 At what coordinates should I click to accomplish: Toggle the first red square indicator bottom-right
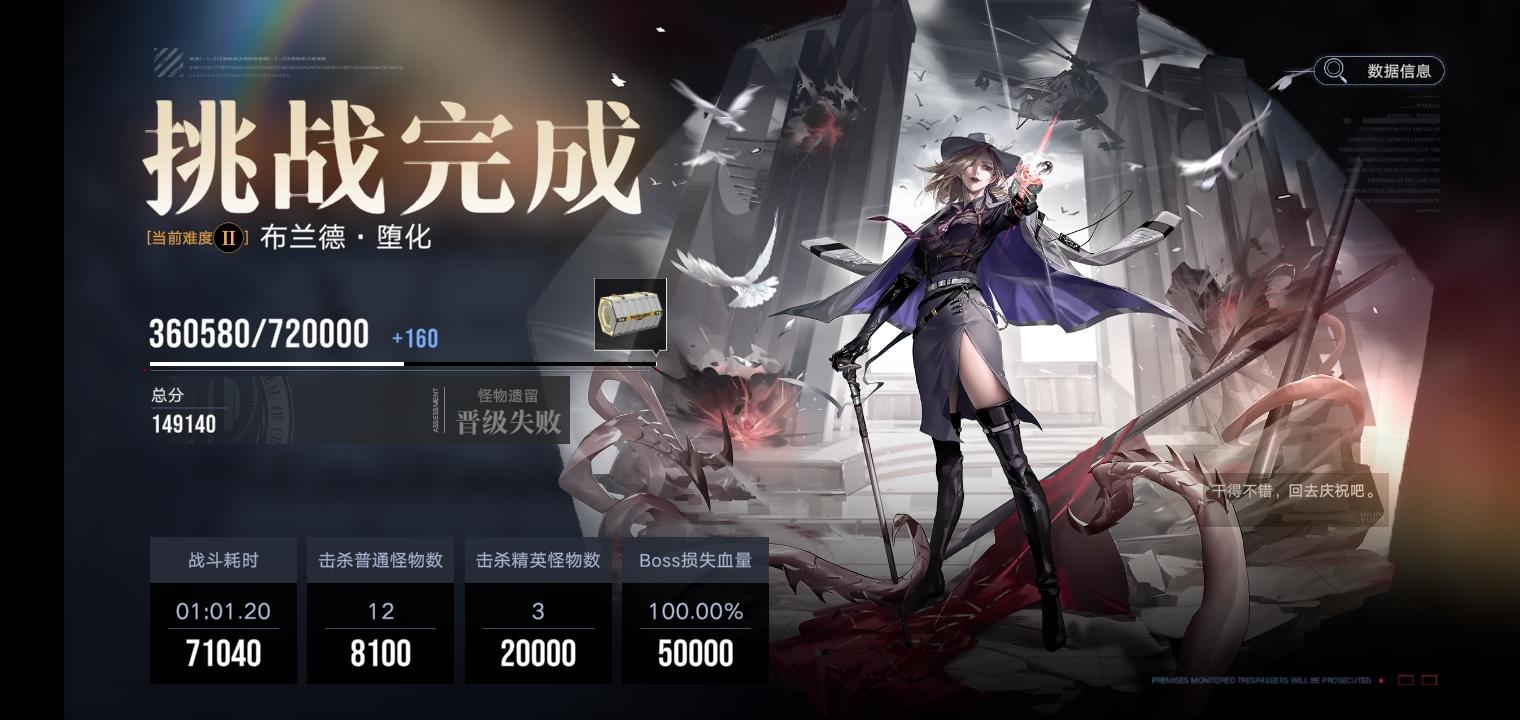tap(1406, 679)
